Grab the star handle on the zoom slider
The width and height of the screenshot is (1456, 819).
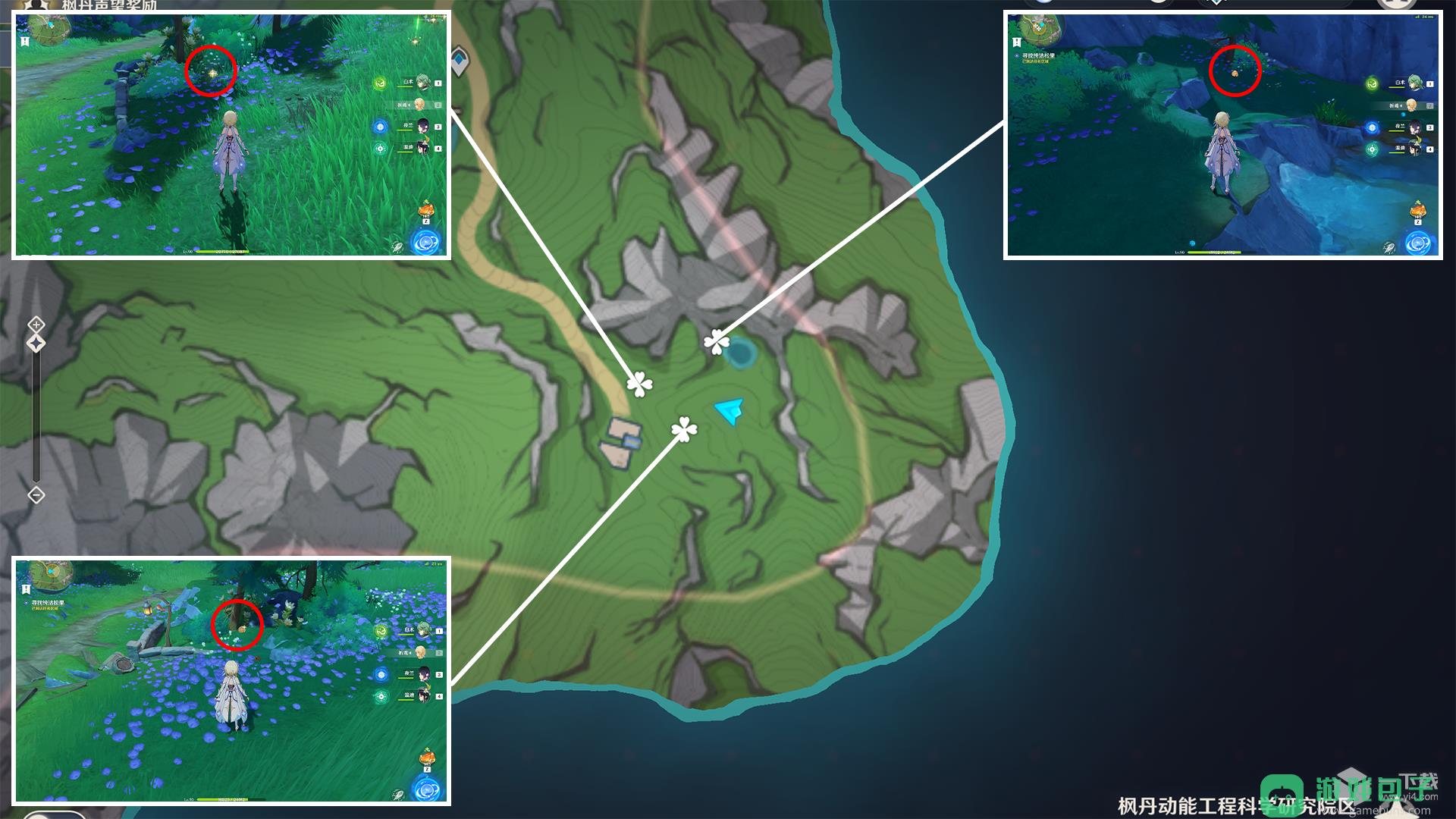(36, 344)
